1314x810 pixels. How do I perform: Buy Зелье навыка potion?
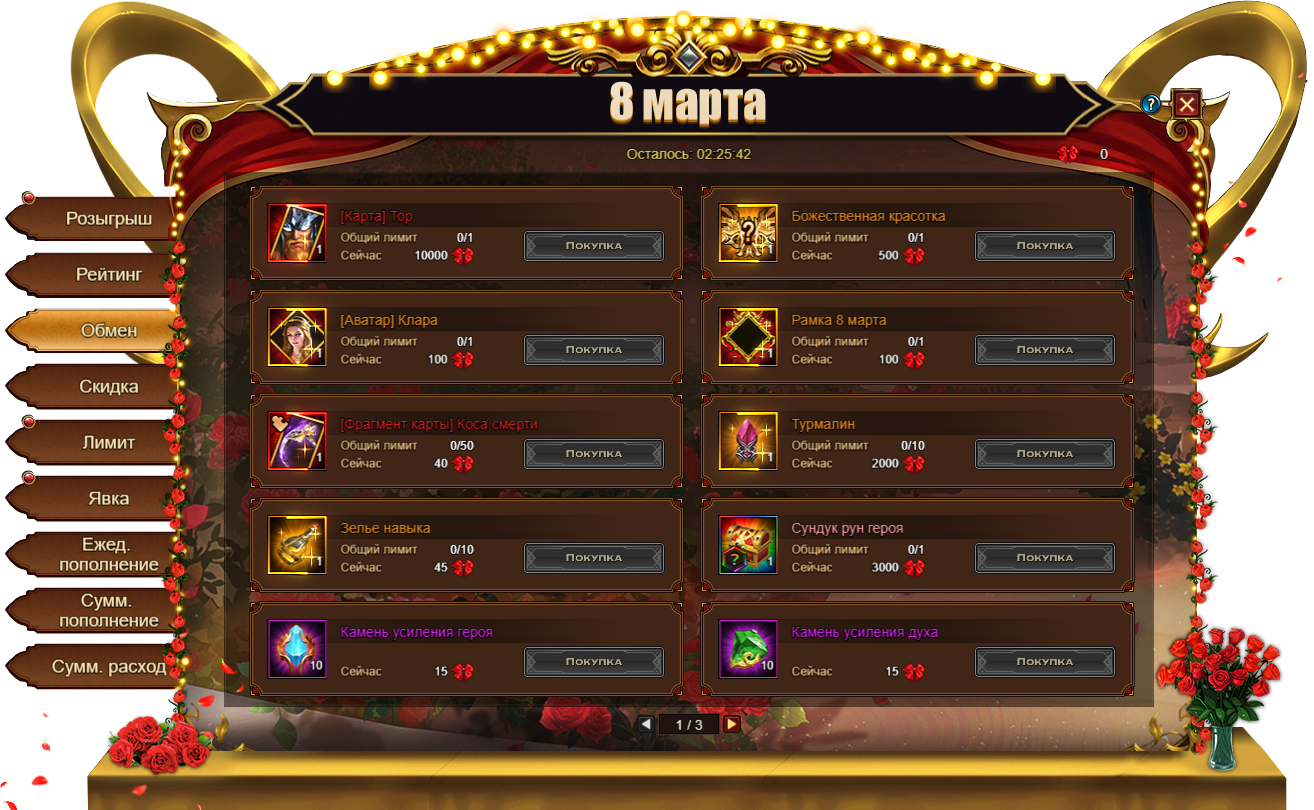[594, 558]
